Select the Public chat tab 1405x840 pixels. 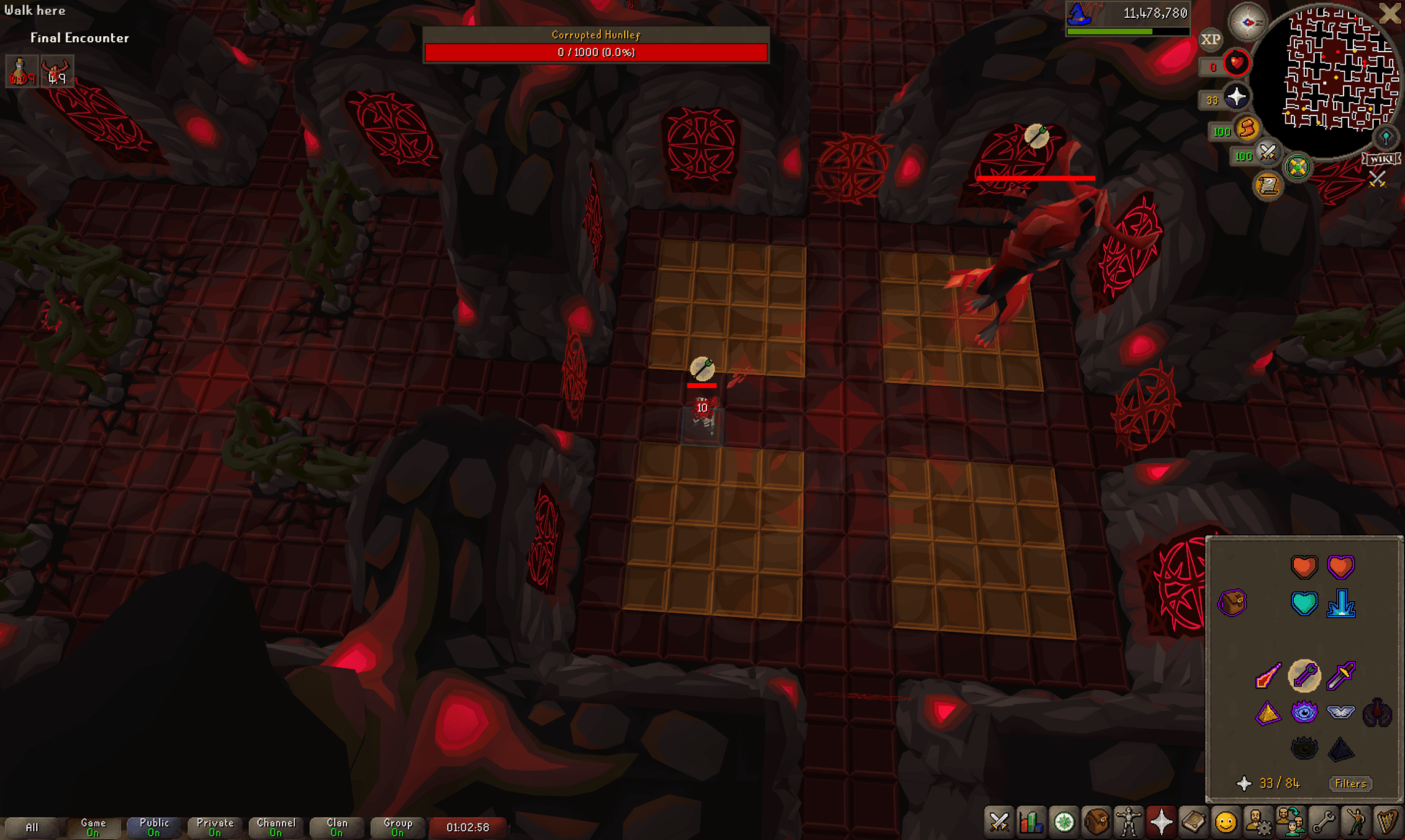pyautogui.click(x=154, y=827)
